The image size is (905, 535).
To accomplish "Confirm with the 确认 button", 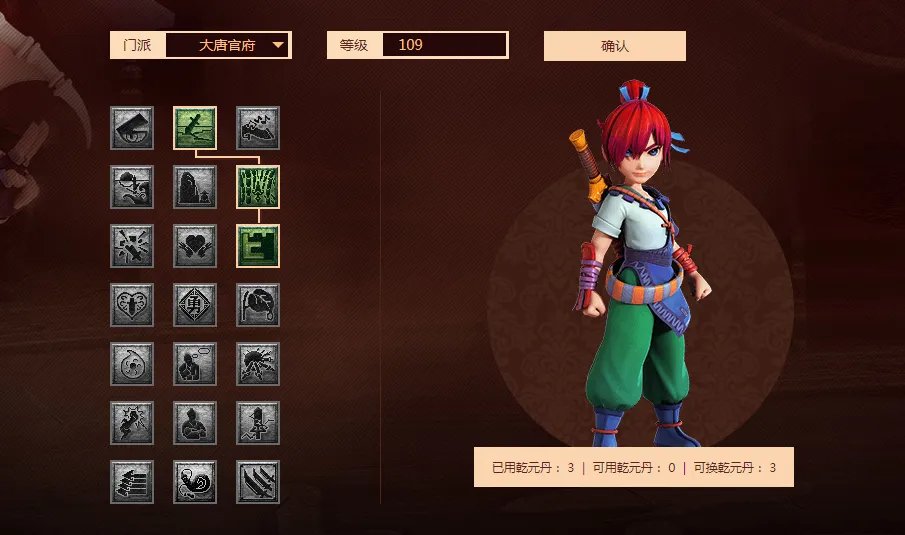I will click(x=614, y=46).
